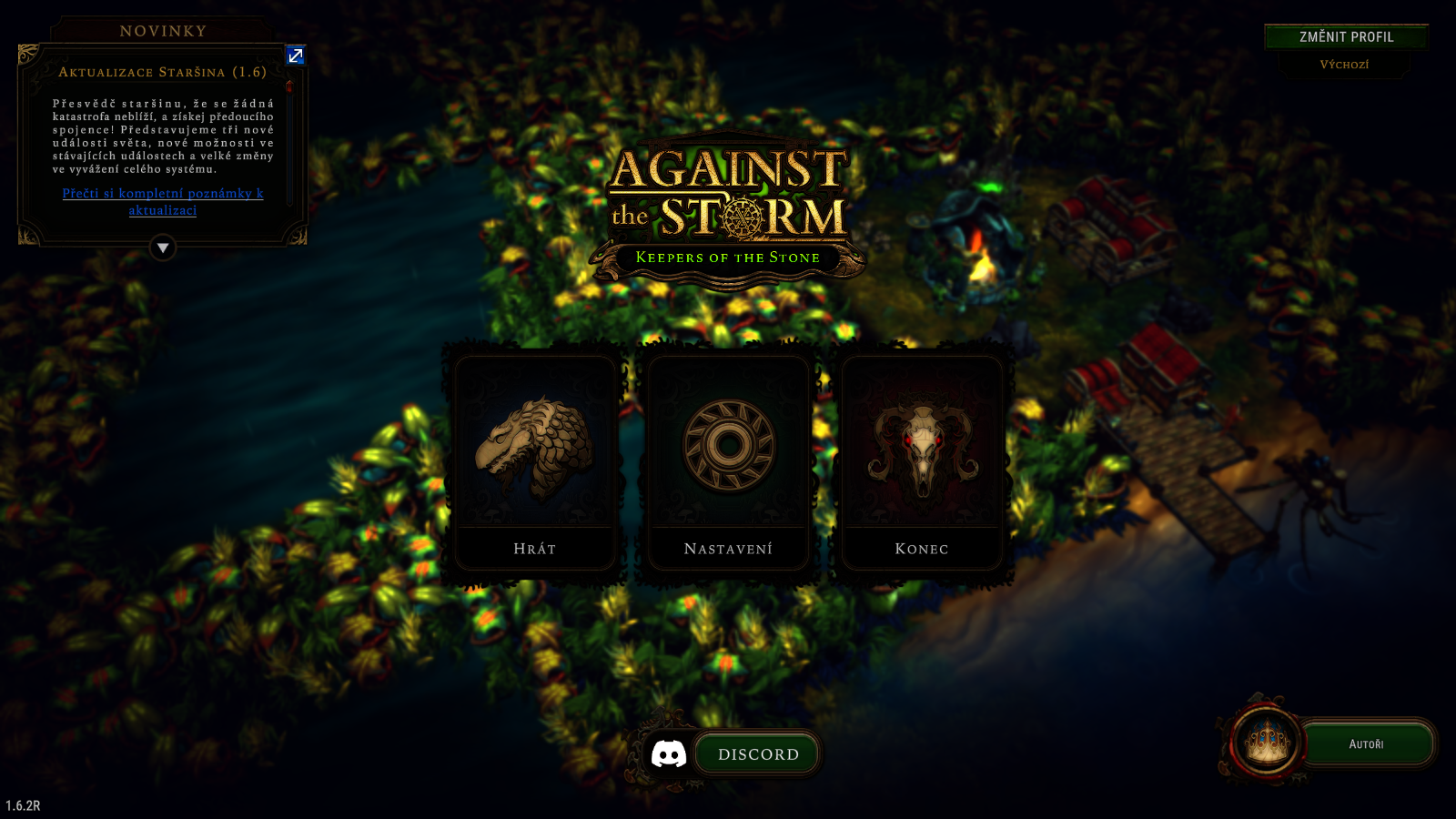Viewport: 1456px width, 819px height.
Task: Open the Discord button
Action: click(756, 754)
